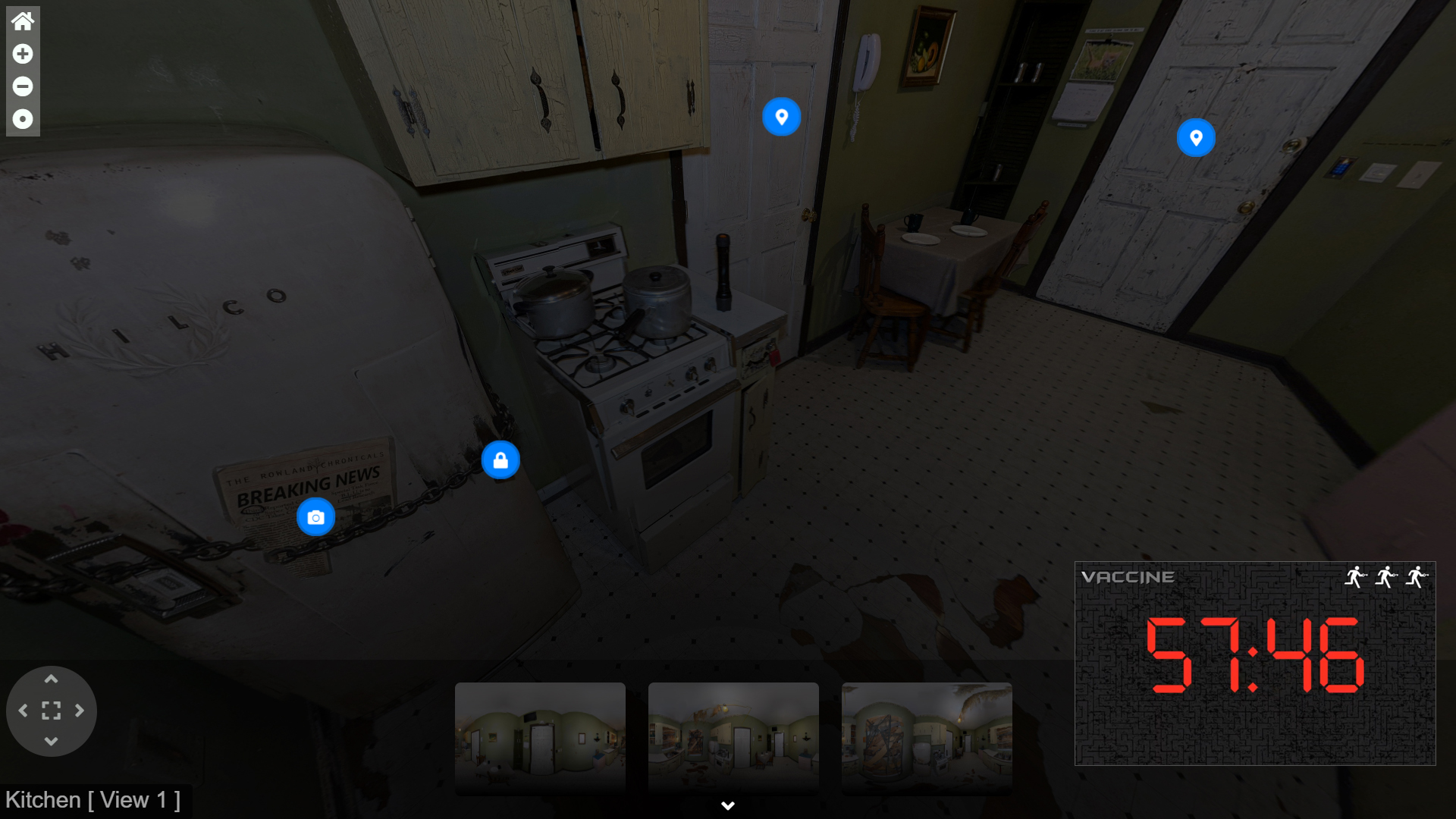Pan left using the navigation pad arrow

[22, 711]
